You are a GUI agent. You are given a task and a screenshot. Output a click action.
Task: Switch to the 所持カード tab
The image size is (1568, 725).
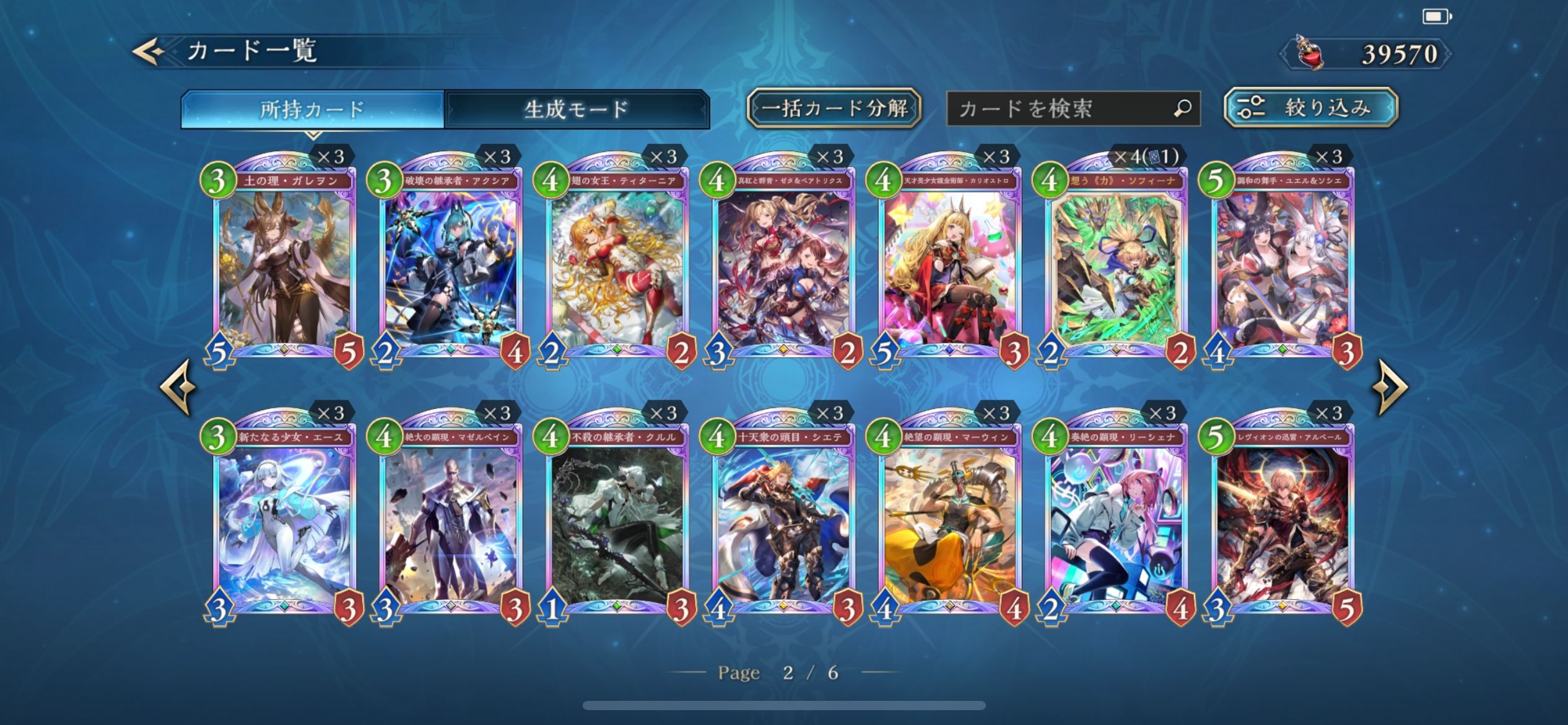click(313, 110)
